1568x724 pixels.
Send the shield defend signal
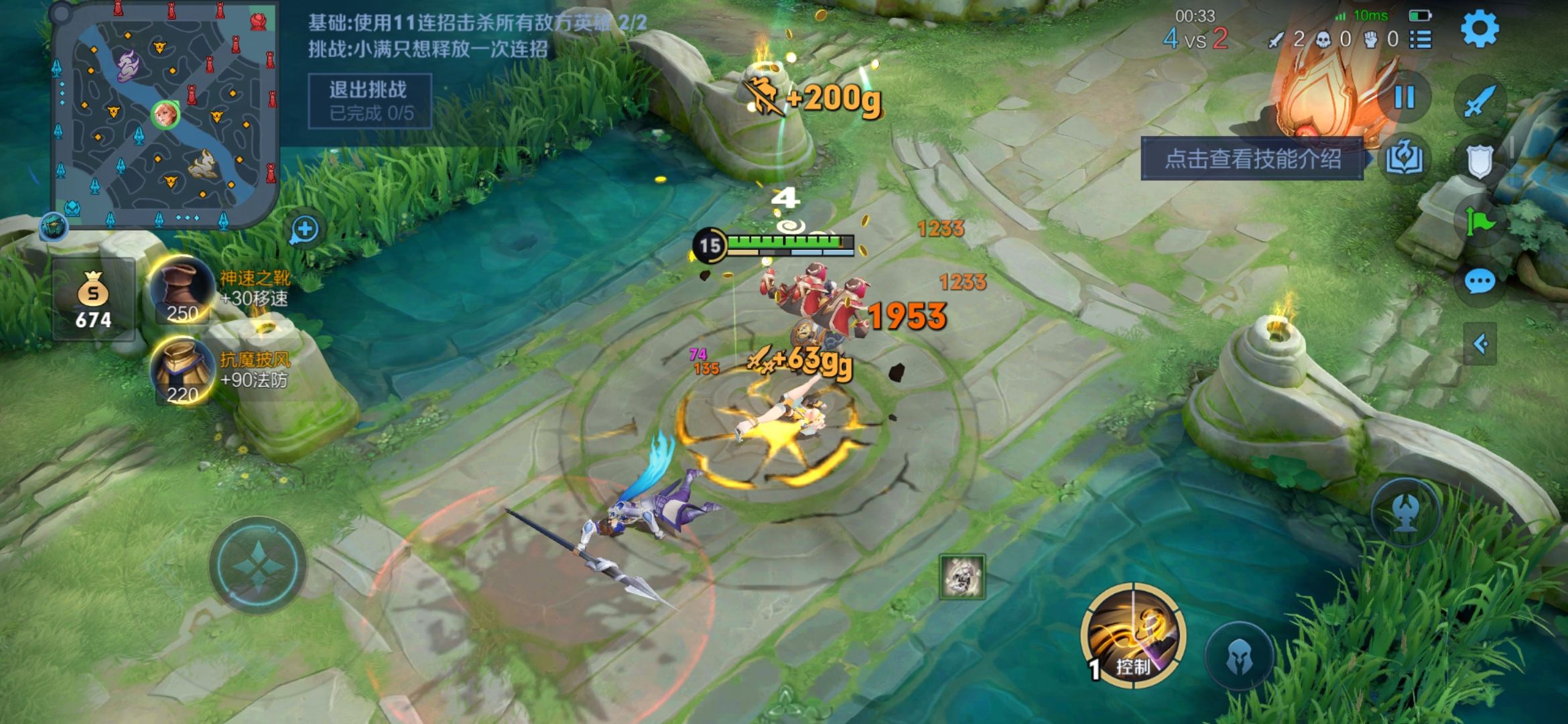coord(1480,161)
